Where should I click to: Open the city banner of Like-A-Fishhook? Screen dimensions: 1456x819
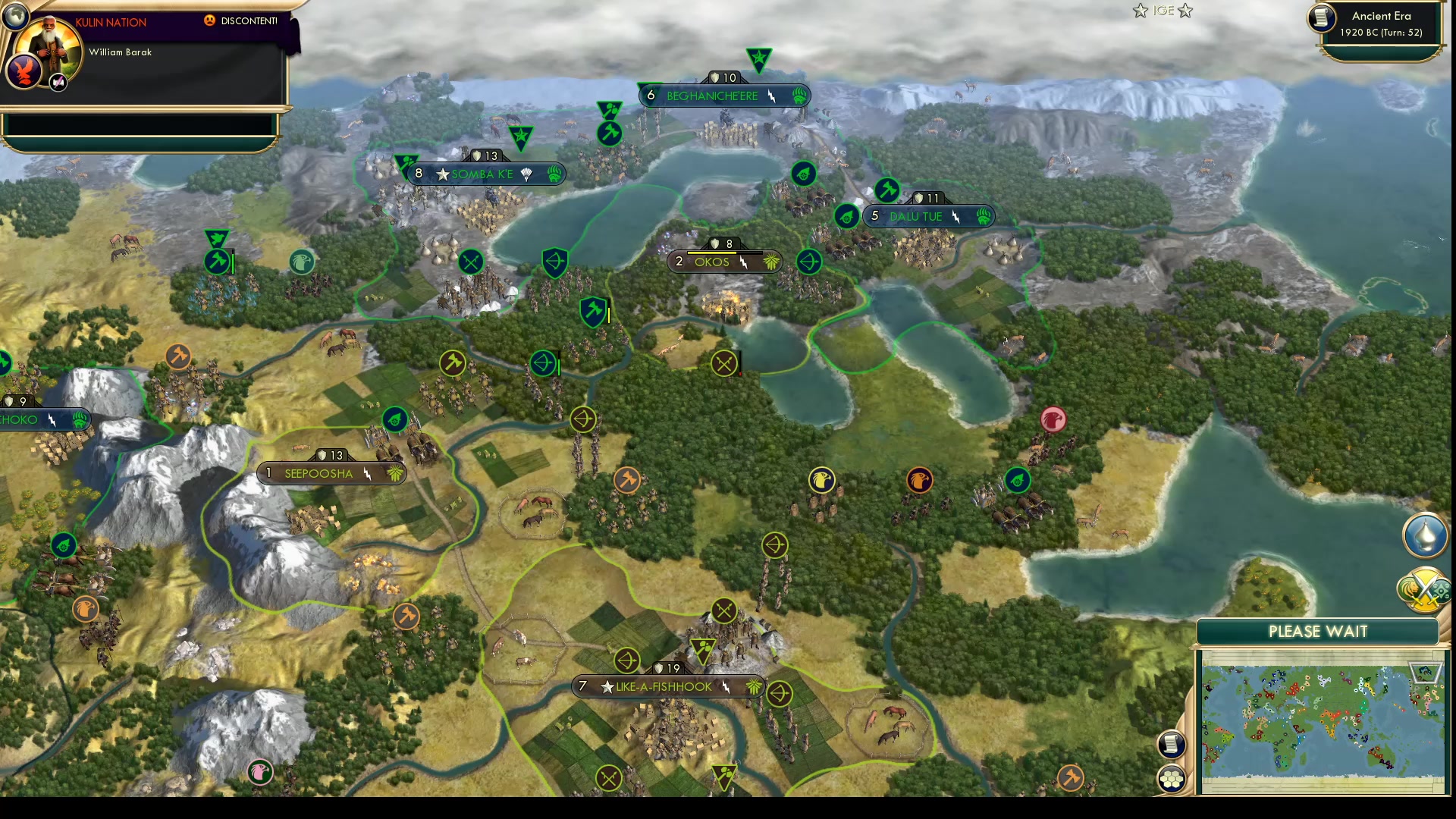tap(666, 686)
